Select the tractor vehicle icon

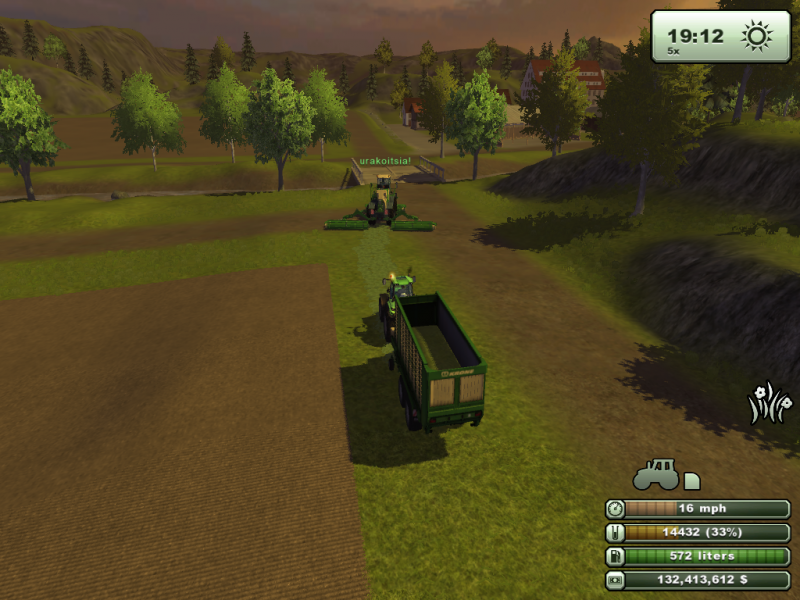pos(656,472)
